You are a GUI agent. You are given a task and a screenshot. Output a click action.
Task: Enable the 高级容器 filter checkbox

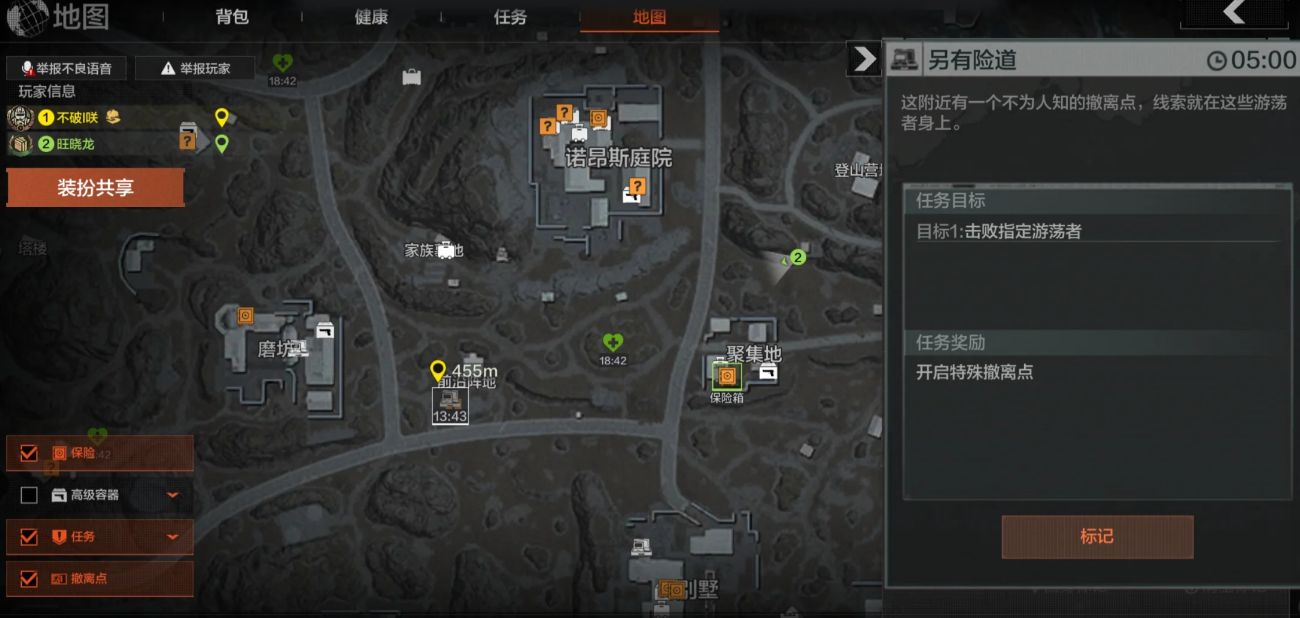point(29,495)
